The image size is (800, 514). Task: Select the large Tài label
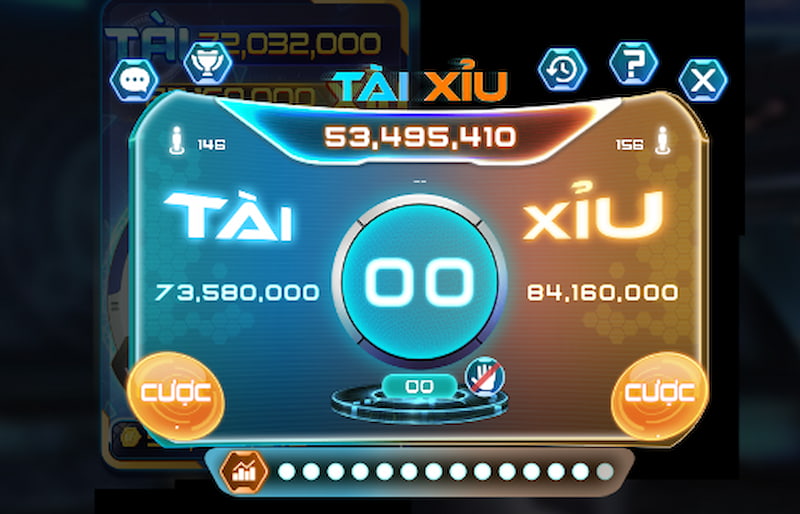[229, 216]
